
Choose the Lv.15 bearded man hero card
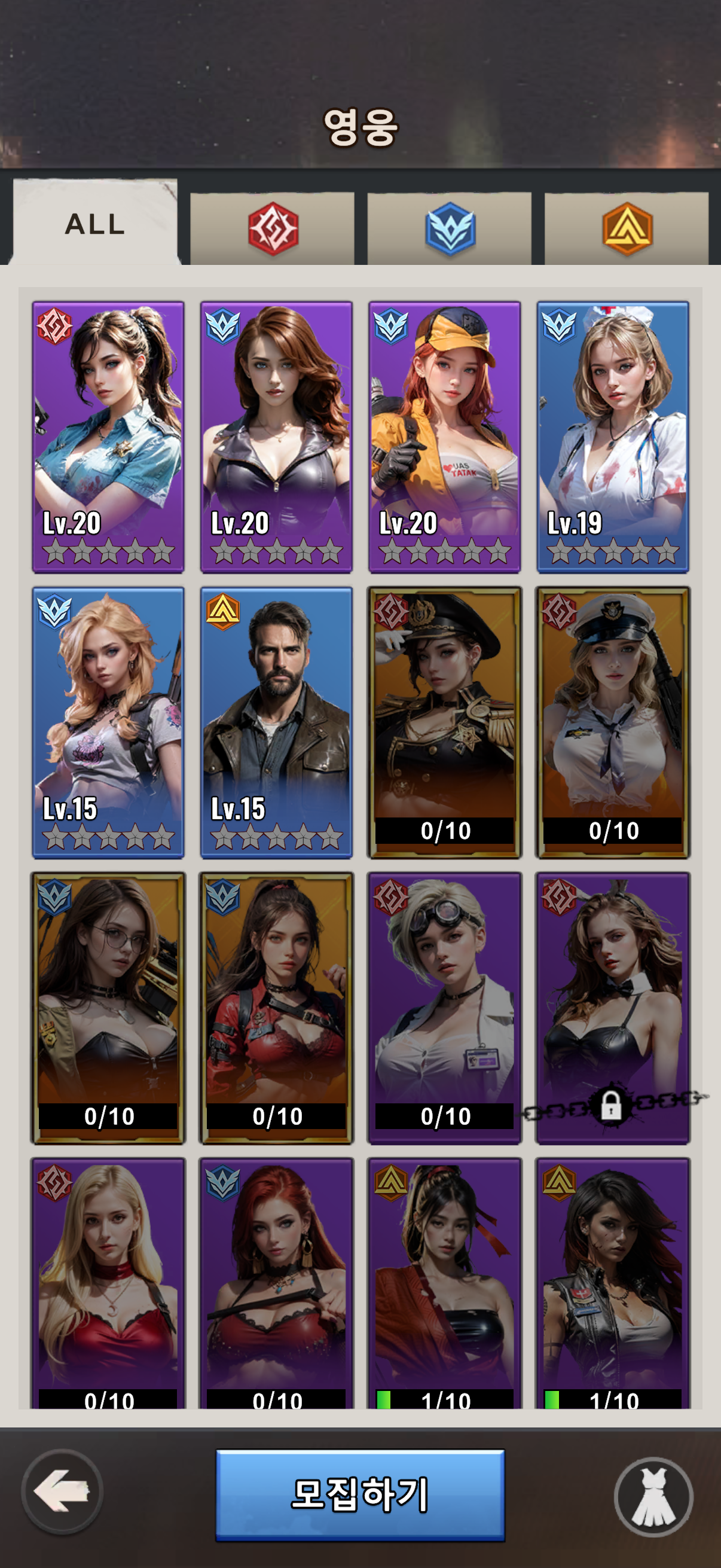pyautogui.click(x=276, y=722)
